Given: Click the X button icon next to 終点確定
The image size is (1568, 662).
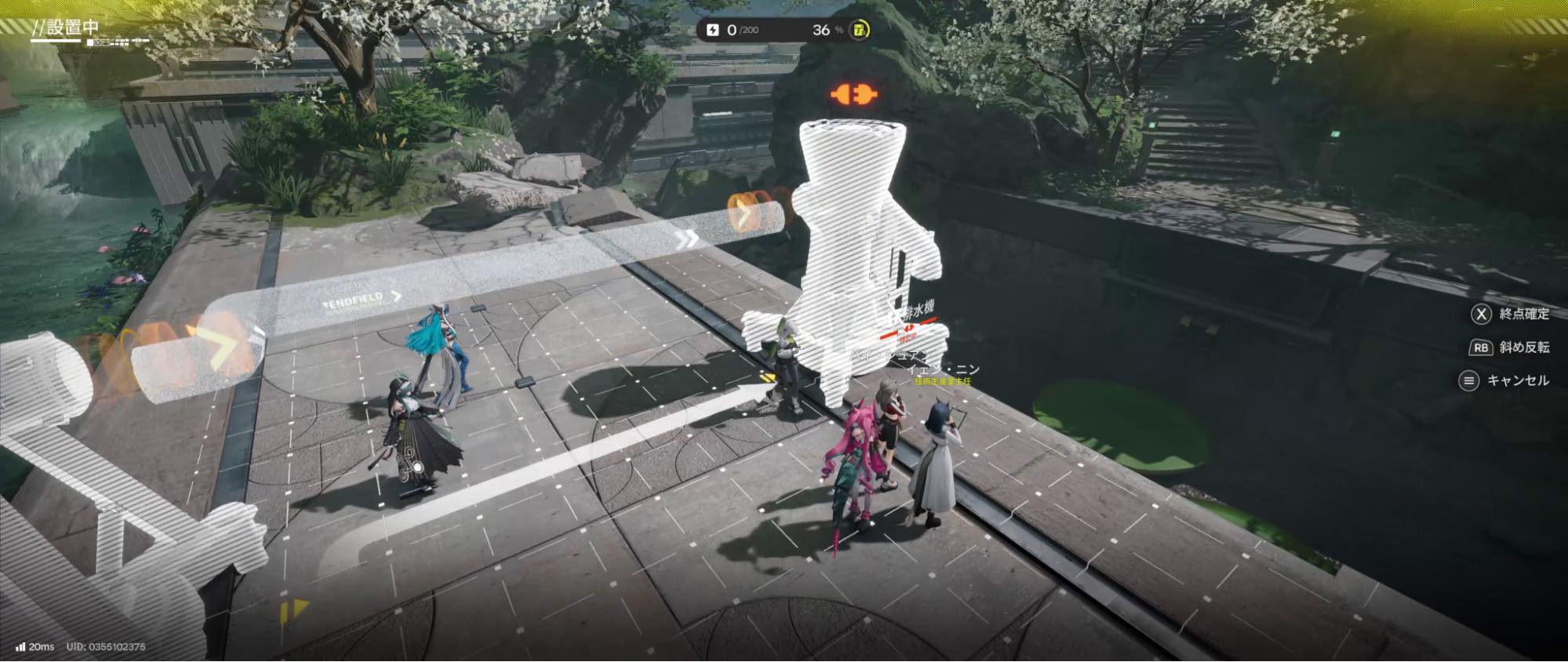Looking at the screenshot, I should [1481, 315].
